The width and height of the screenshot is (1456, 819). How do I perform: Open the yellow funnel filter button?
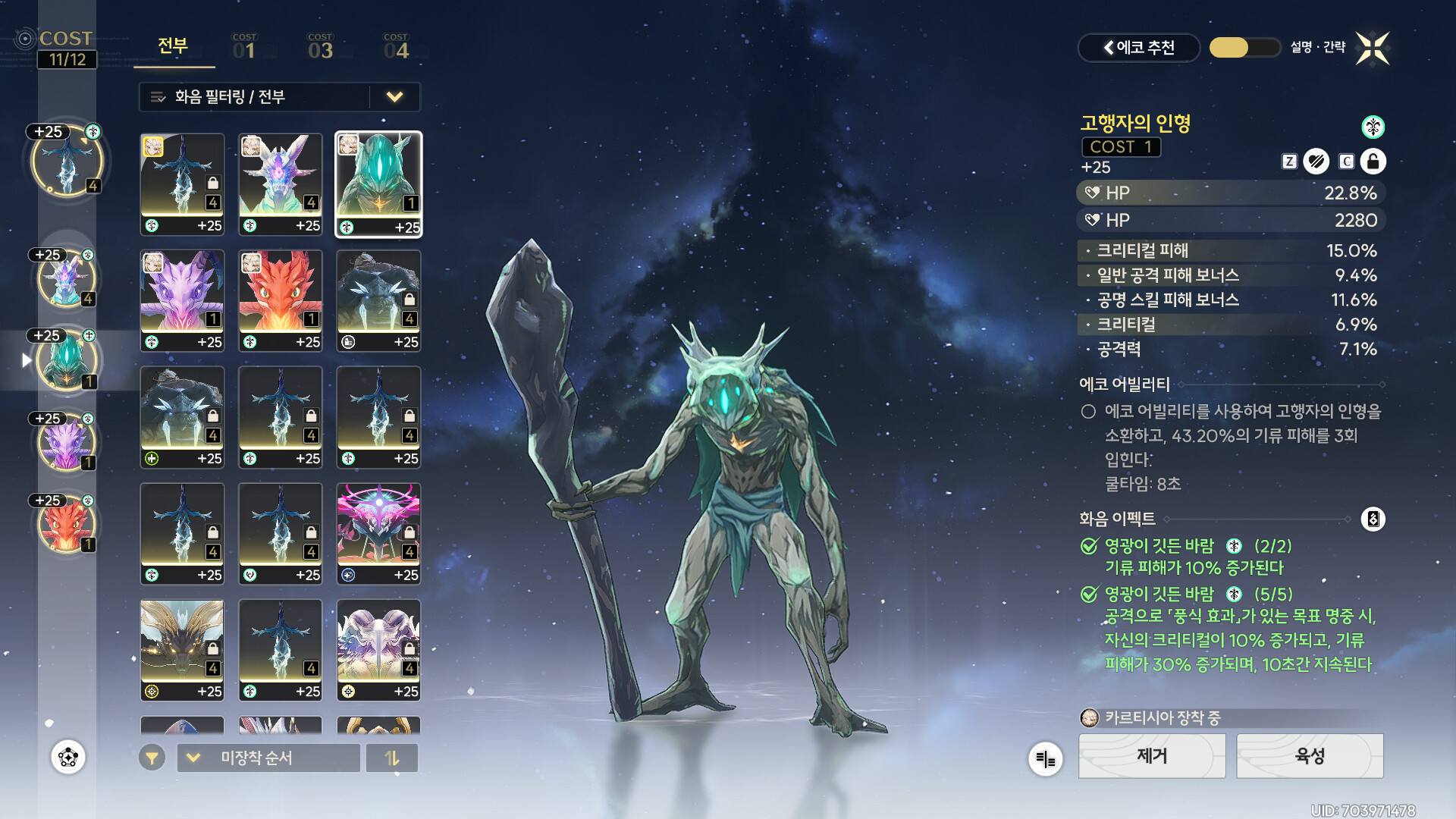[152, 758]
